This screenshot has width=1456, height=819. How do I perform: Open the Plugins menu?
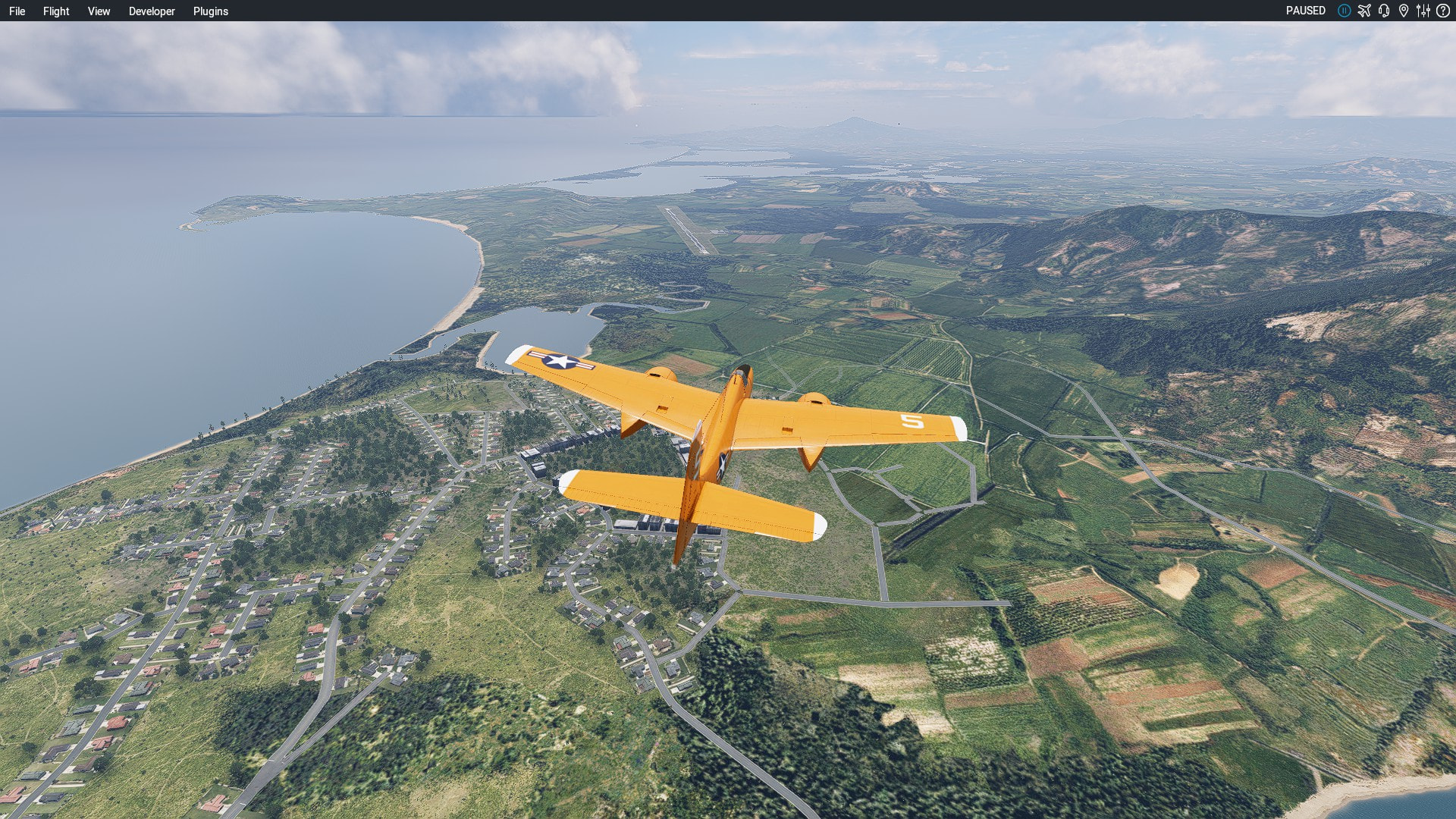(211, 11)
